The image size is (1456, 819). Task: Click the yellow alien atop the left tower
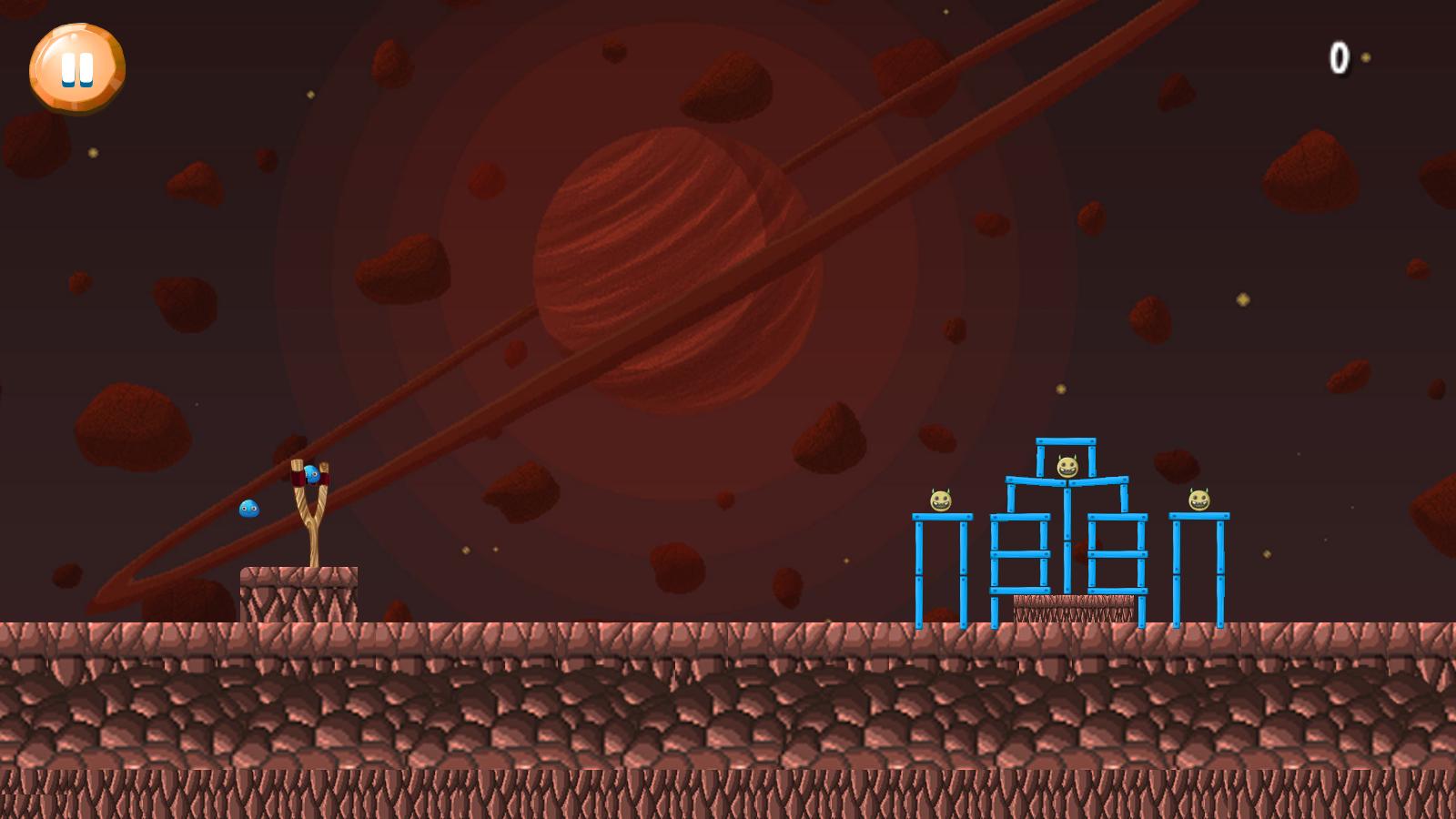940,501
